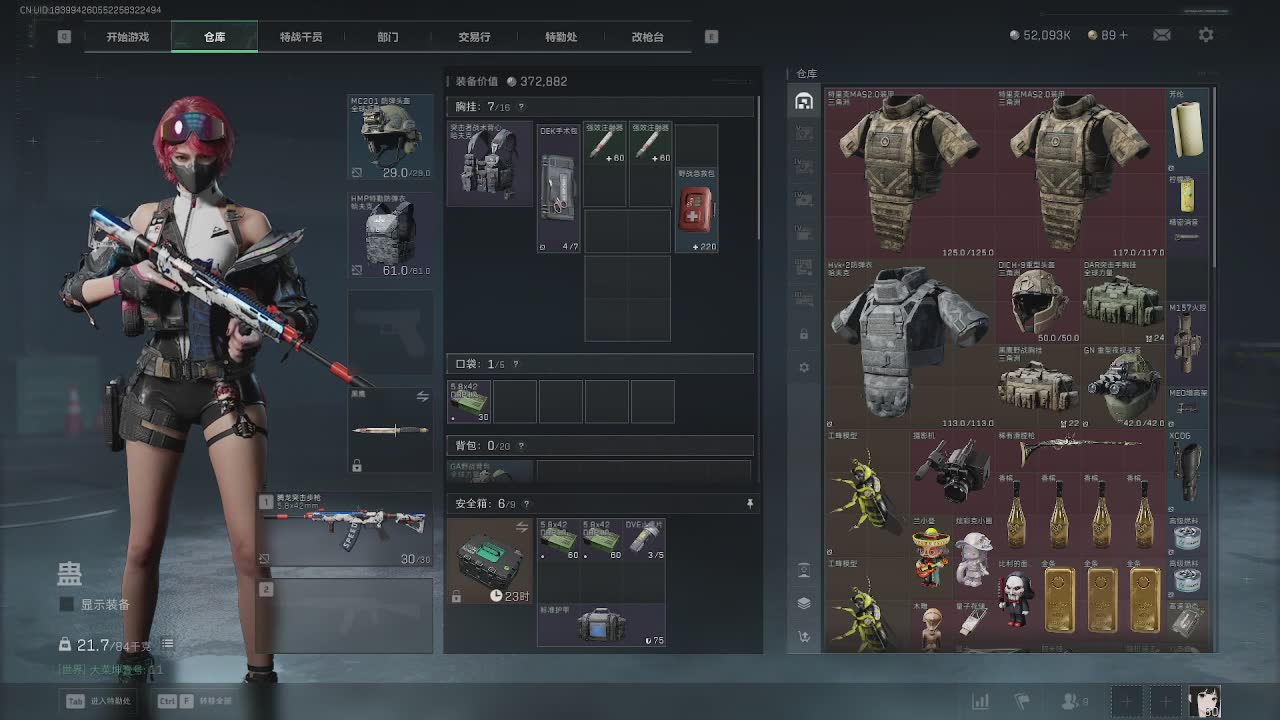Select the camera item in warehouse
Image resolution: width=1280 pixels, height=720 pixels.
[950, 468]
